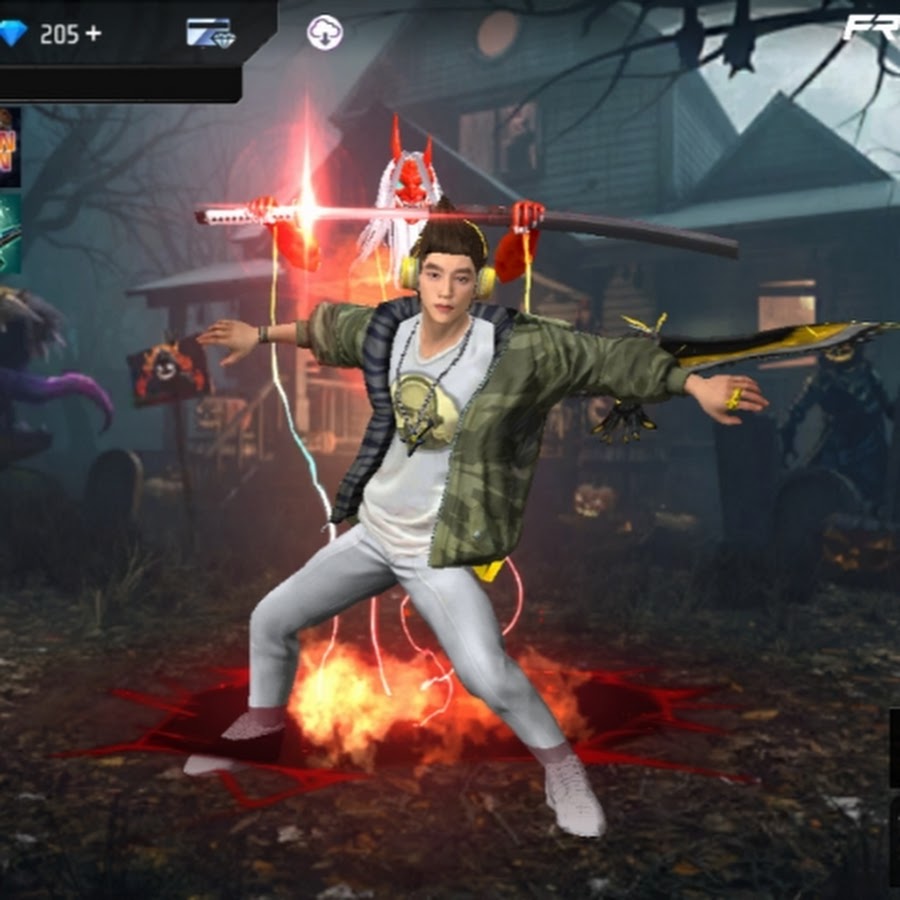Screen dimensions: 900x900
Task: Tap the plus to add diamonds
Action: pos(93,34)
